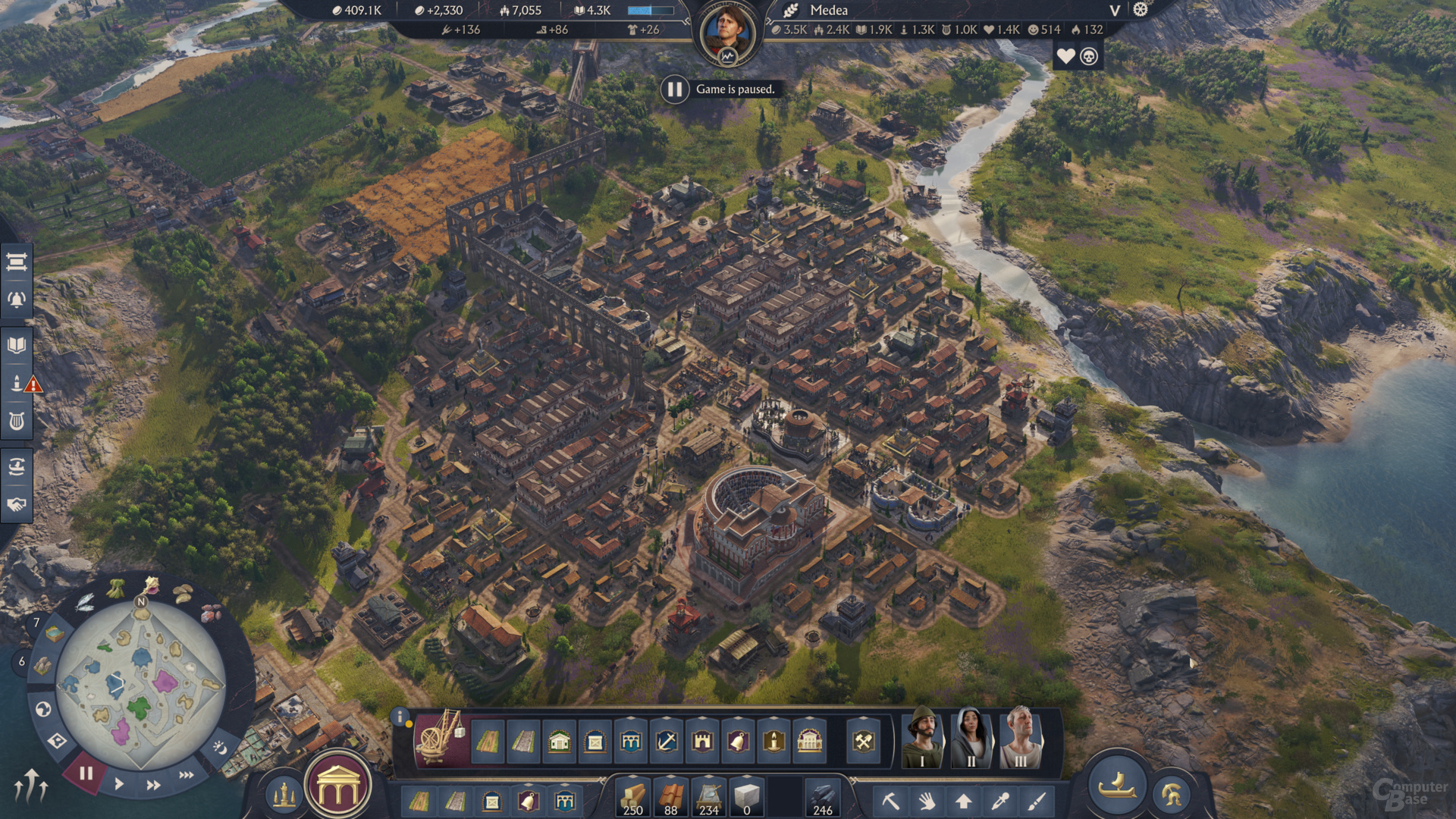
Task: Open the handshake diplomacy panel
Action: click(17, 504)
